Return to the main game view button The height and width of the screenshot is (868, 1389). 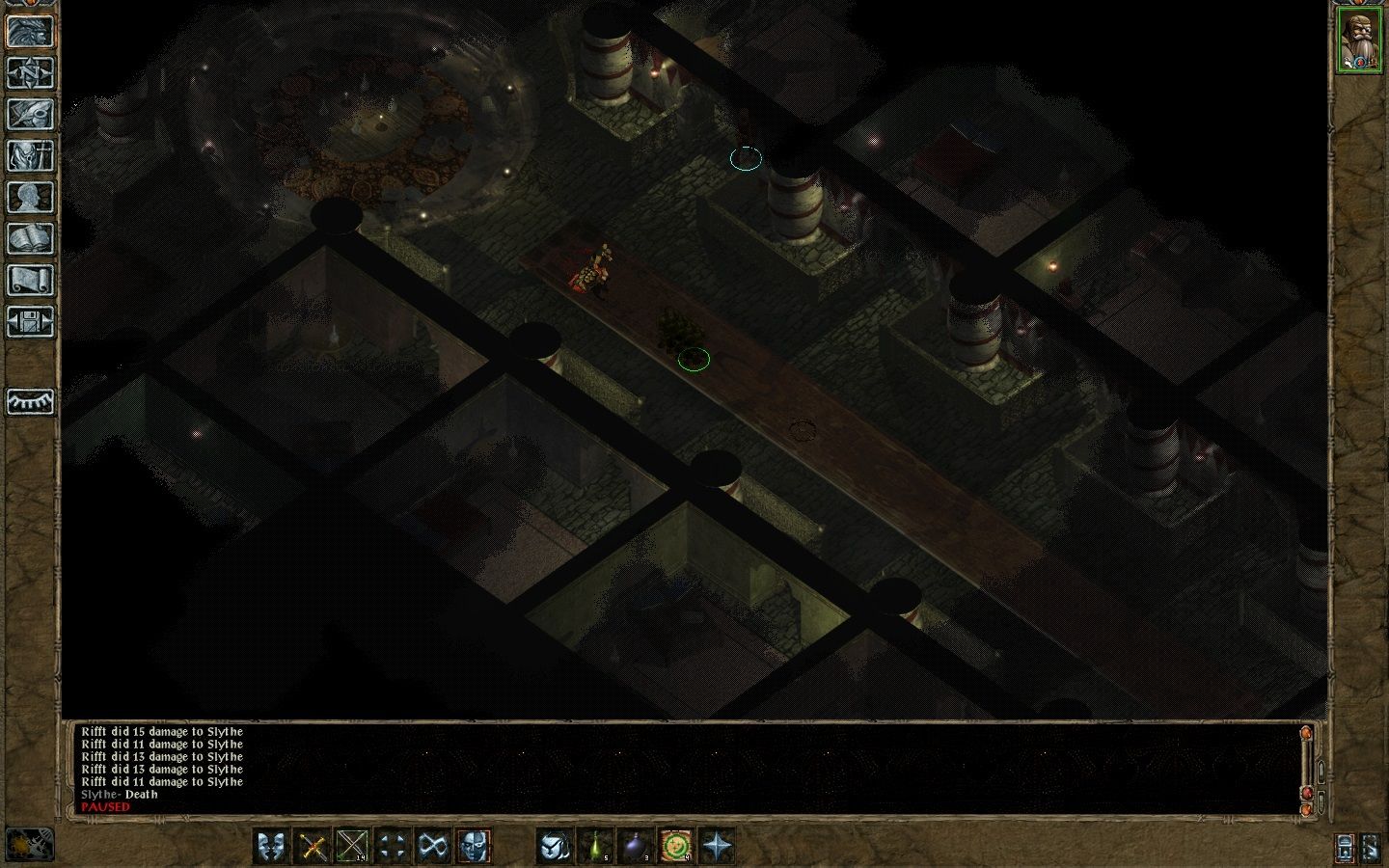pos(30,31)
